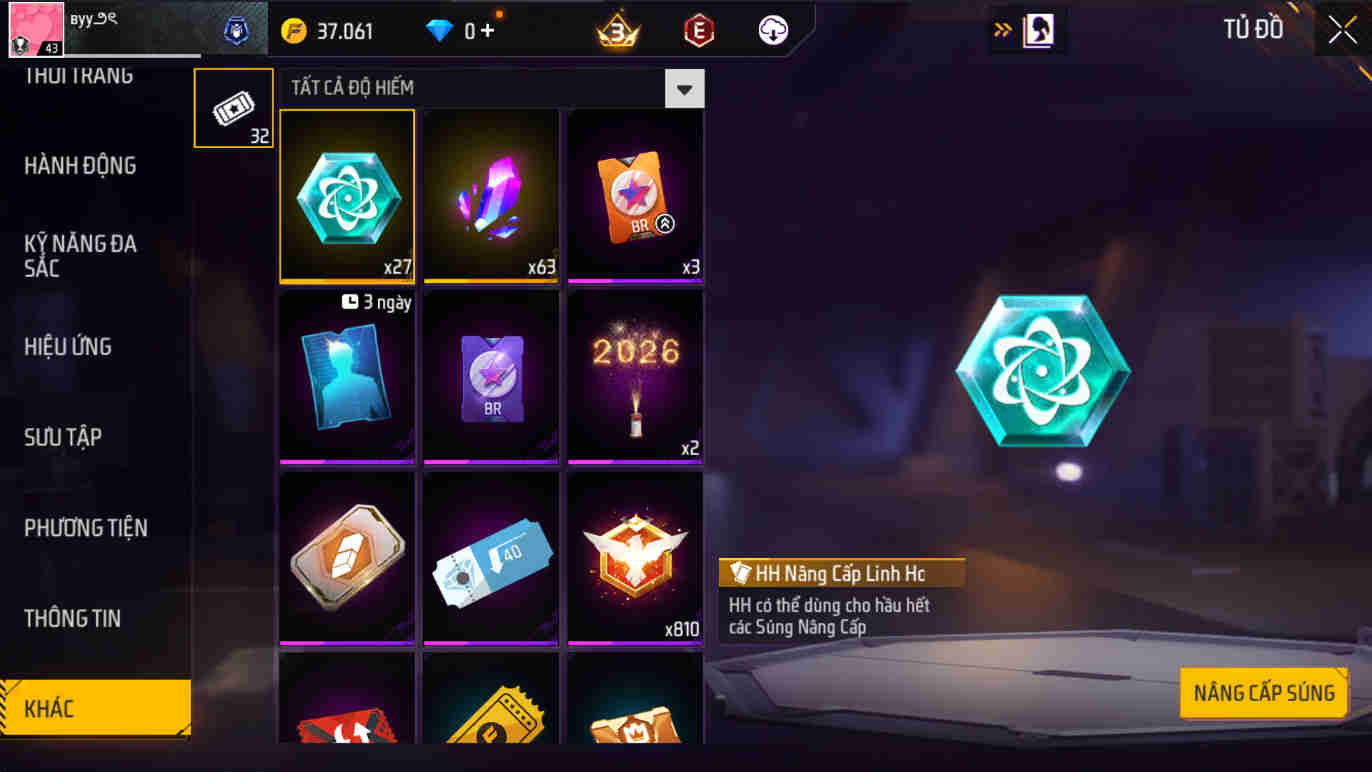
Task: Select the purple crystal item x63
Action: (490, 194)
